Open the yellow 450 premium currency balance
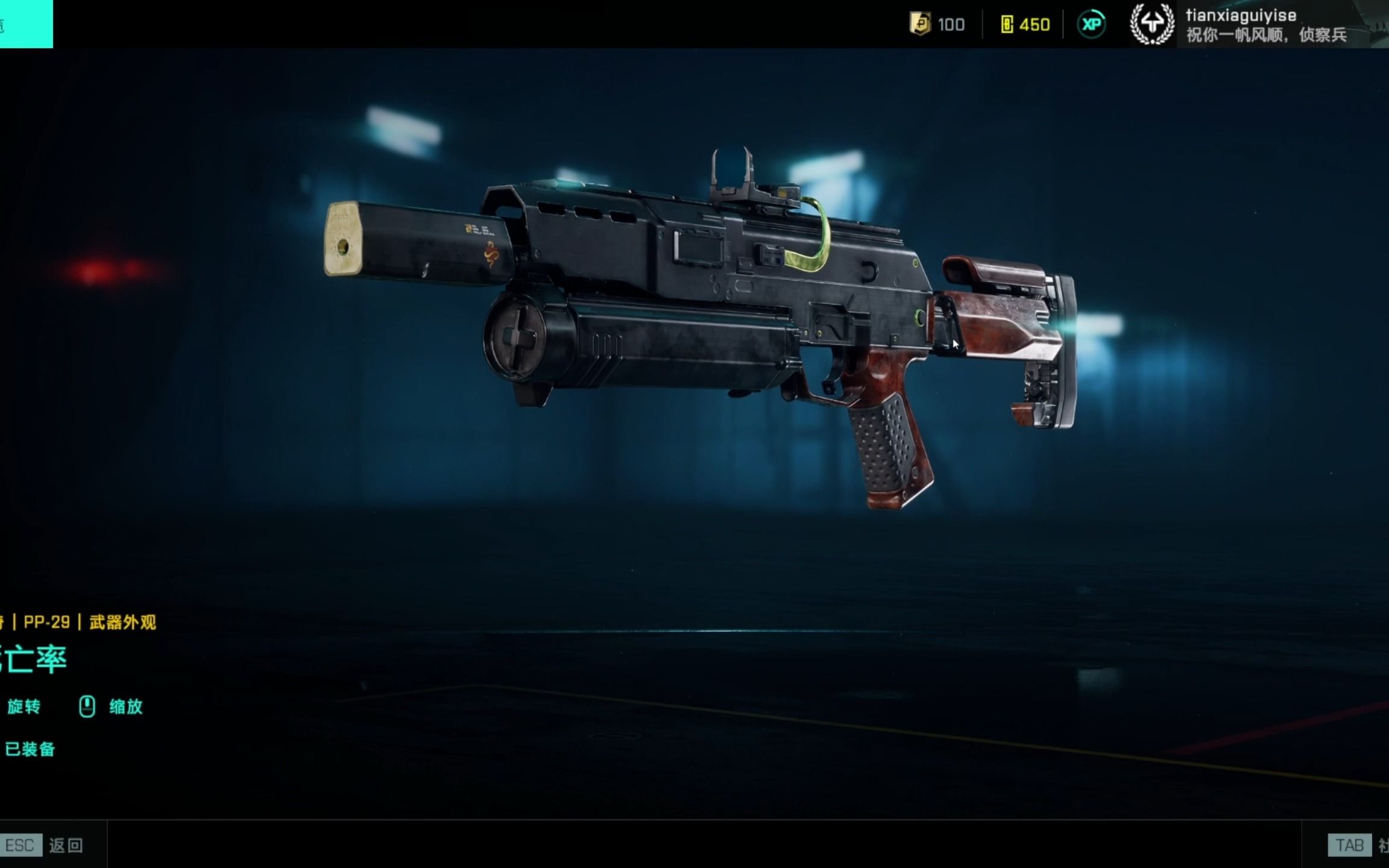 click(1025, 25)
